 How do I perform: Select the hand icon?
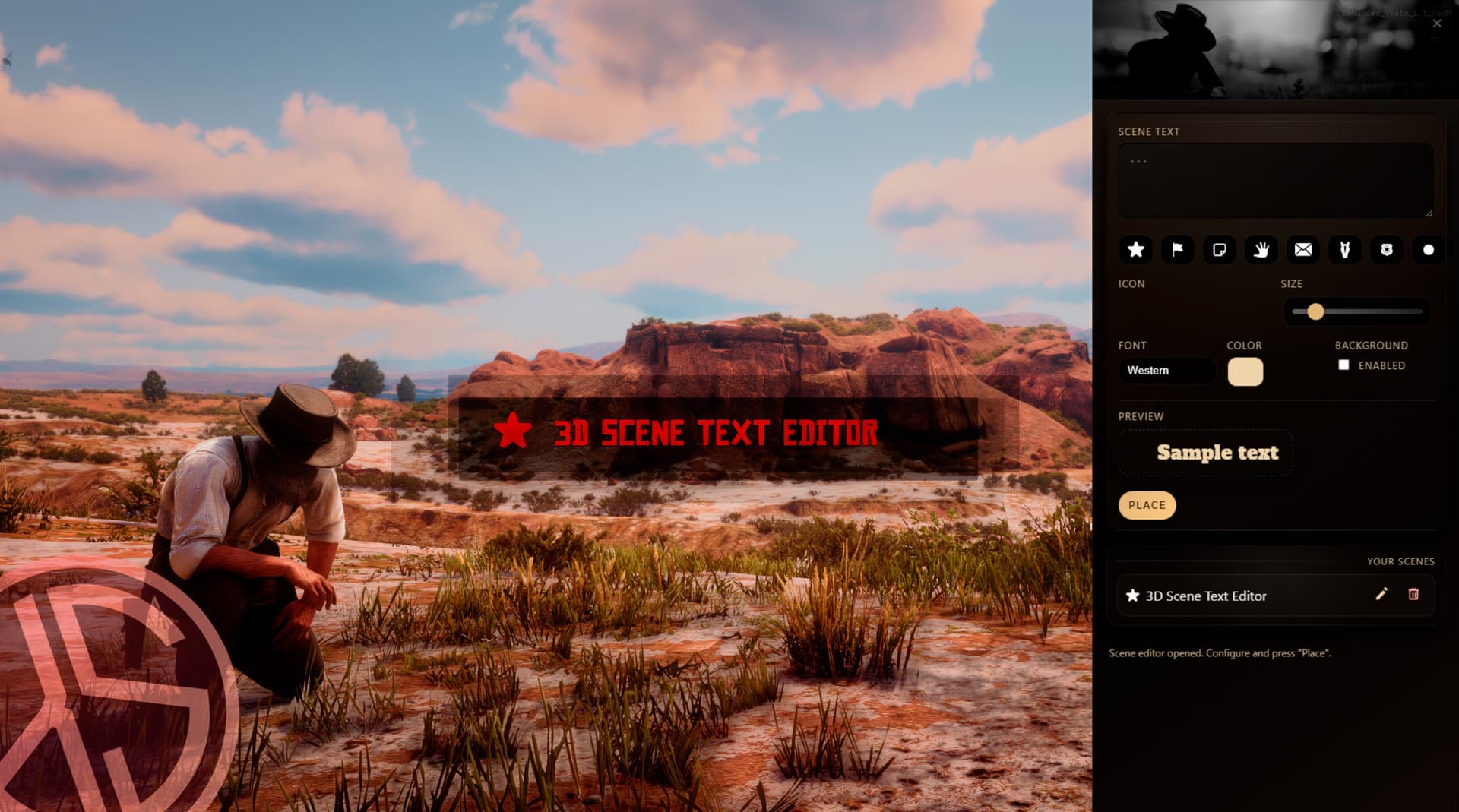1261,250
